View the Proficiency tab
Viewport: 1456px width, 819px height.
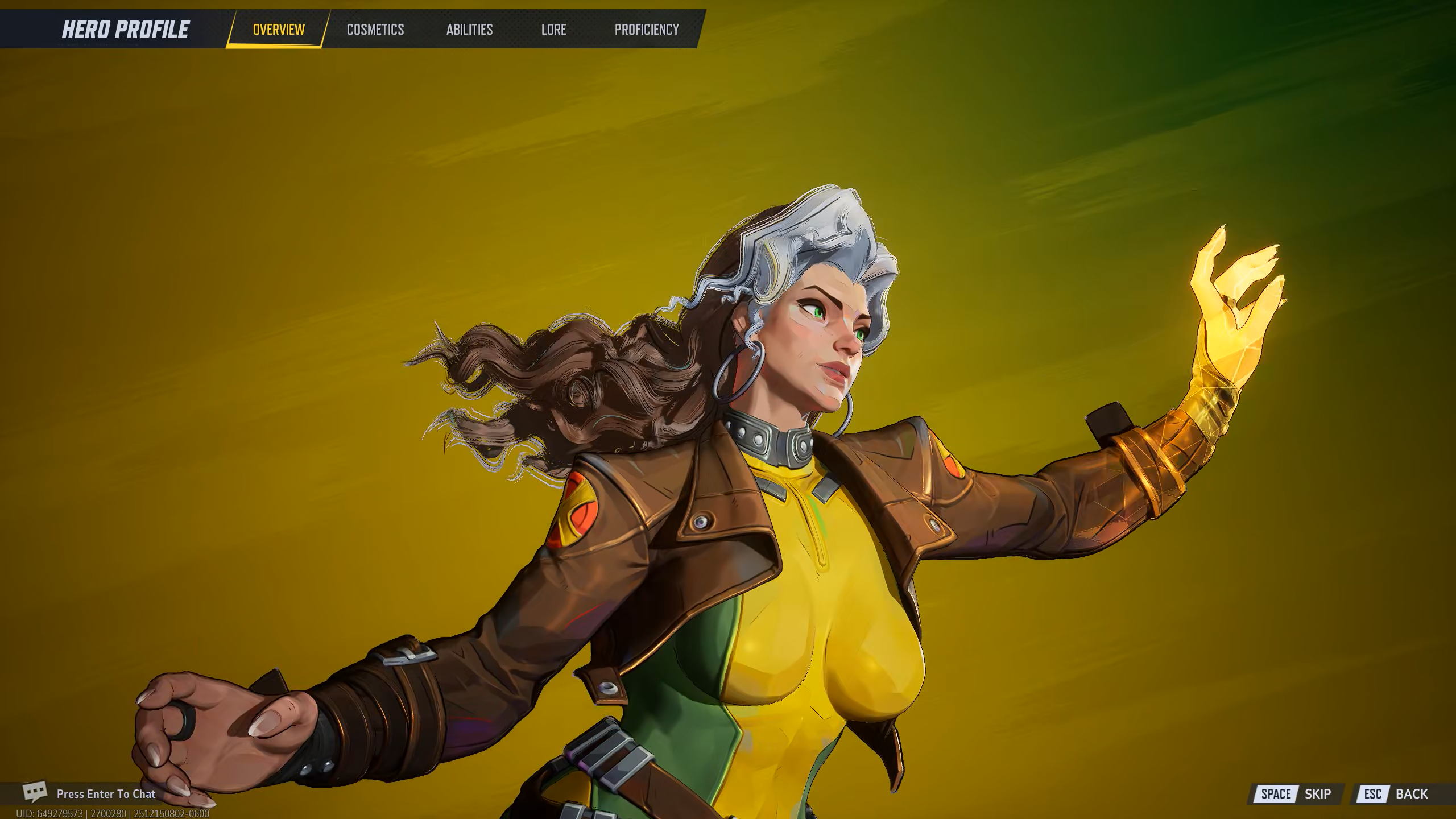coord(647,30)
